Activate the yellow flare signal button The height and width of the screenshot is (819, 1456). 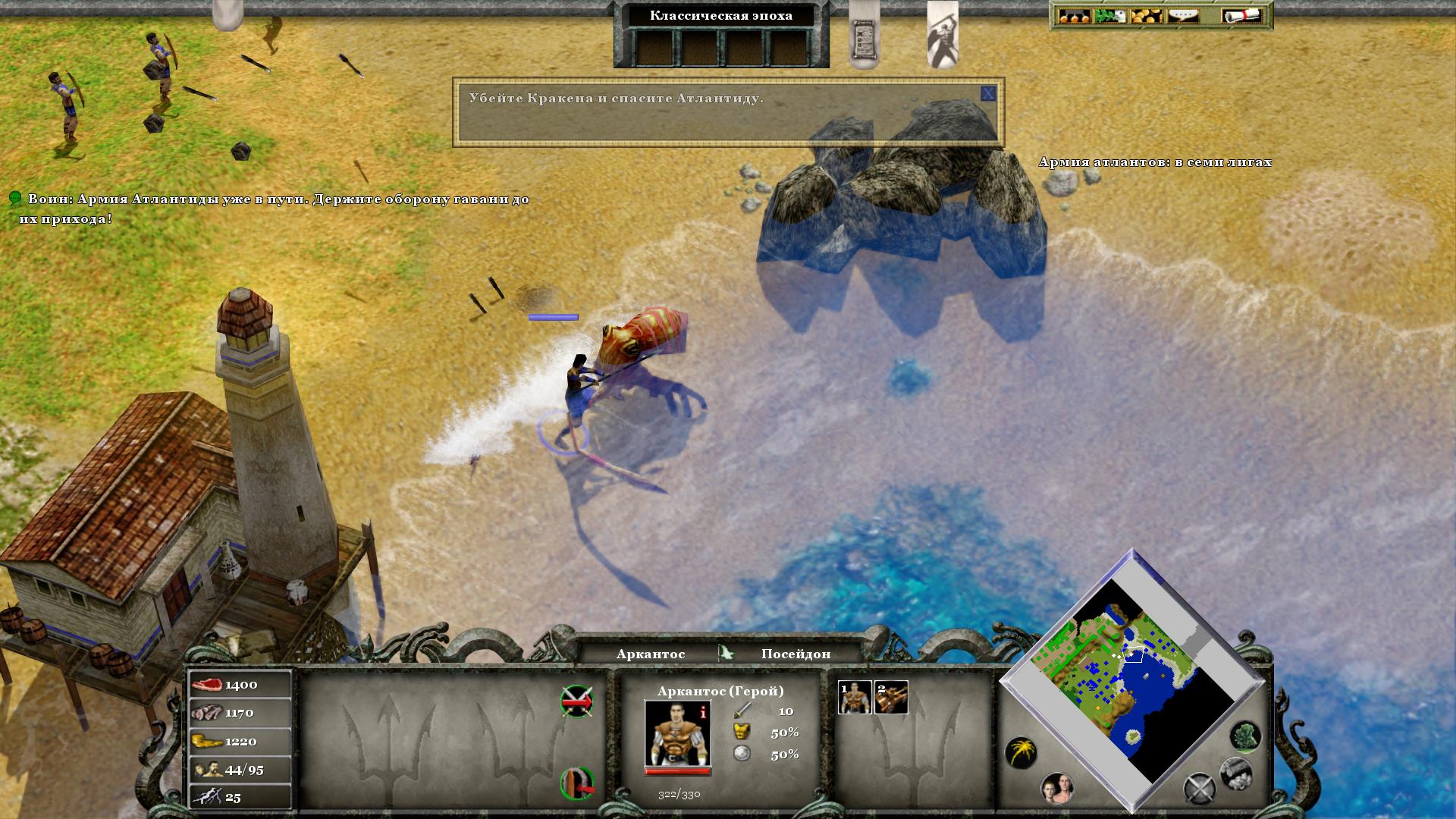[x=1021, y=753]
